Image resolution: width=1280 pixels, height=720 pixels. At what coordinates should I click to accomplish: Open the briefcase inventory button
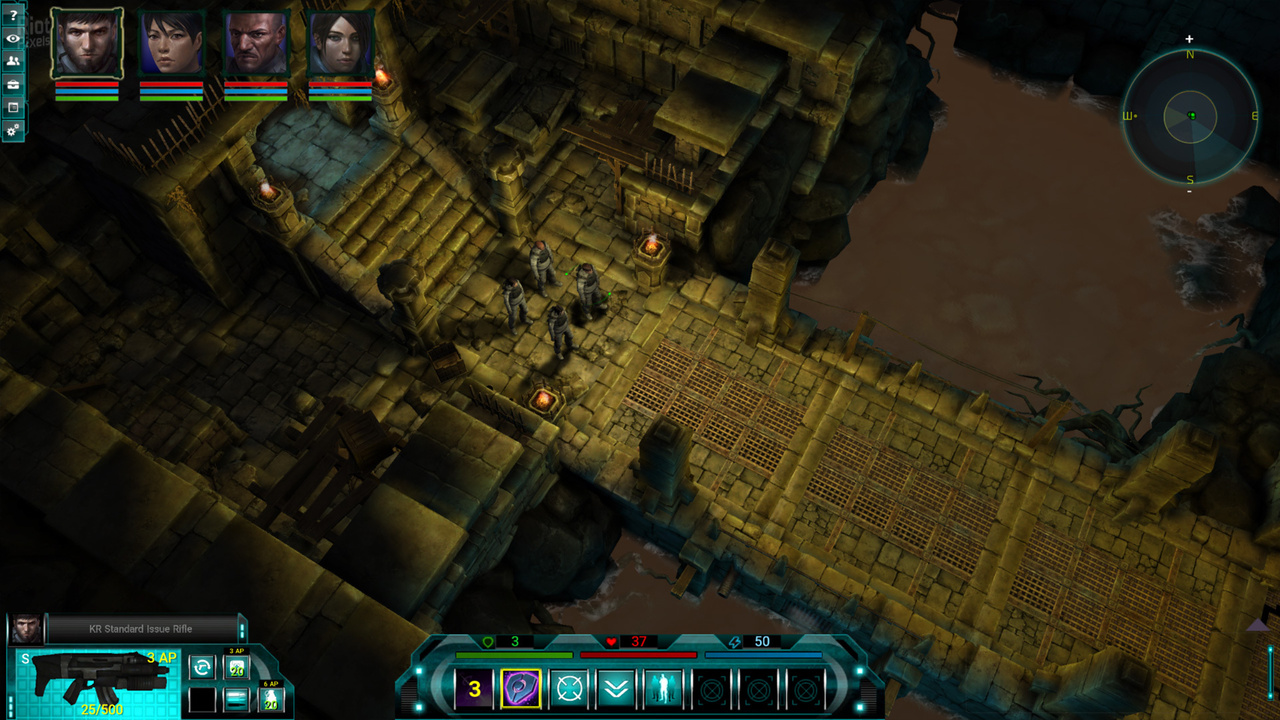click(x=13, y=85)
